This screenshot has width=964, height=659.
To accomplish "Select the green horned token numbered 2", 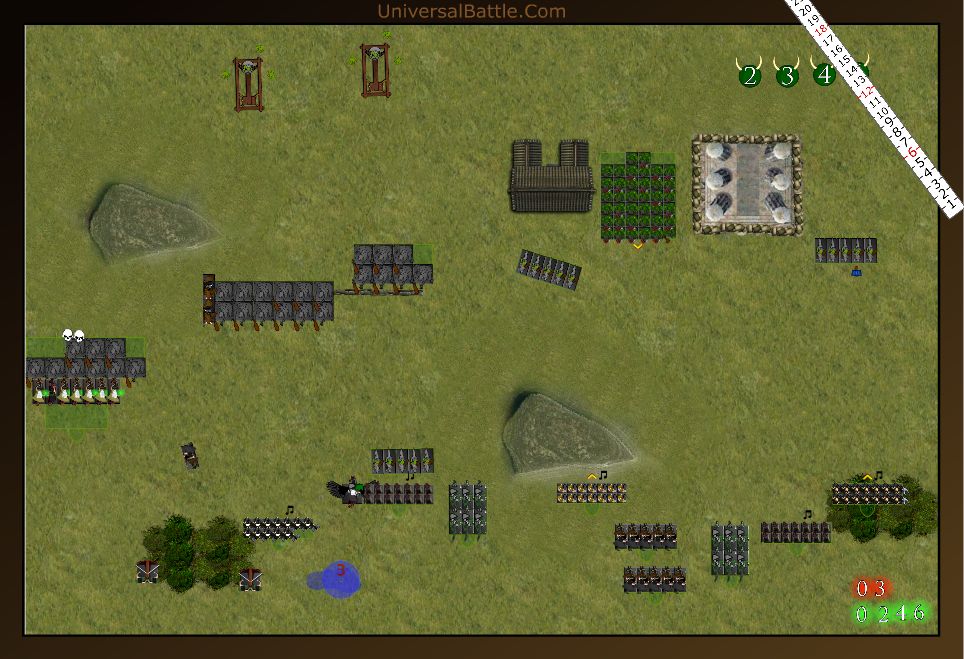I will coord(750,75).
